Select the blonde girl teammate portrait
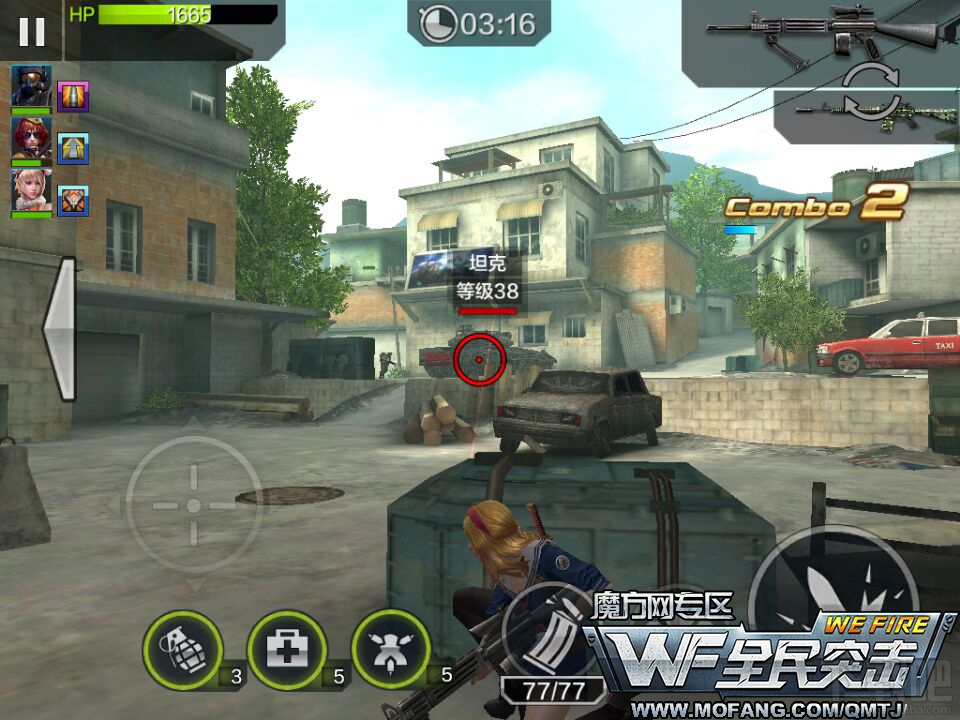The height and width of the screenshot is (720, 960). (x=31, y=190)
